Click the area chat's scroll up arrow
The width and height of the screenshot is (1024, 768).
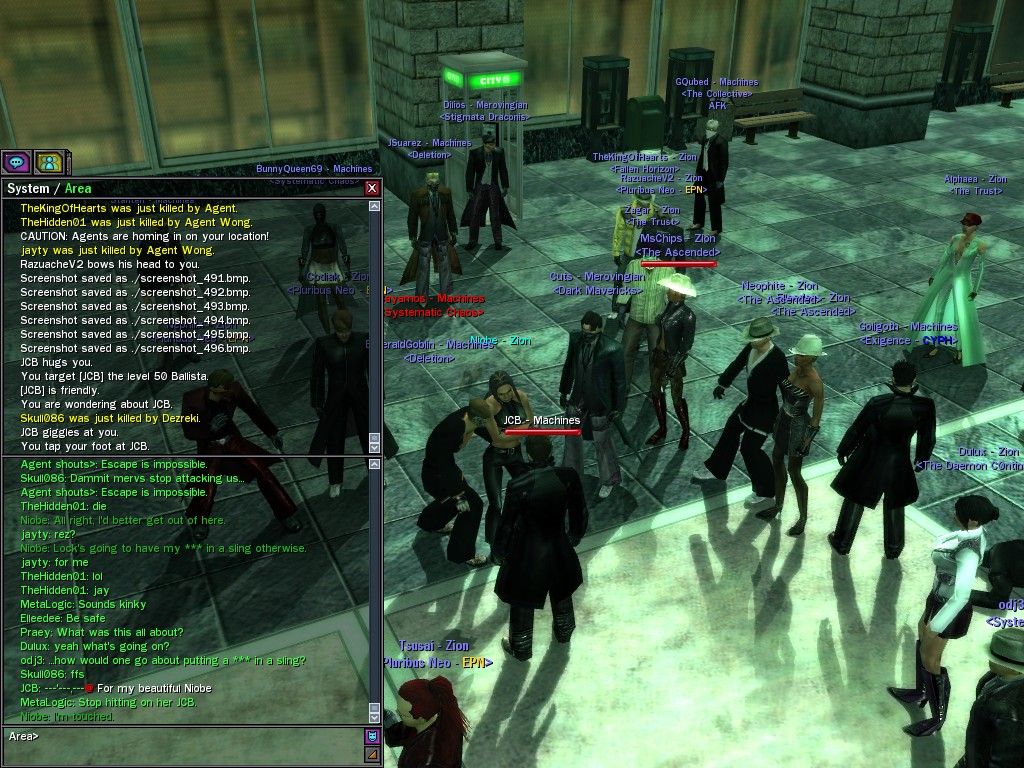click(375, 464)
